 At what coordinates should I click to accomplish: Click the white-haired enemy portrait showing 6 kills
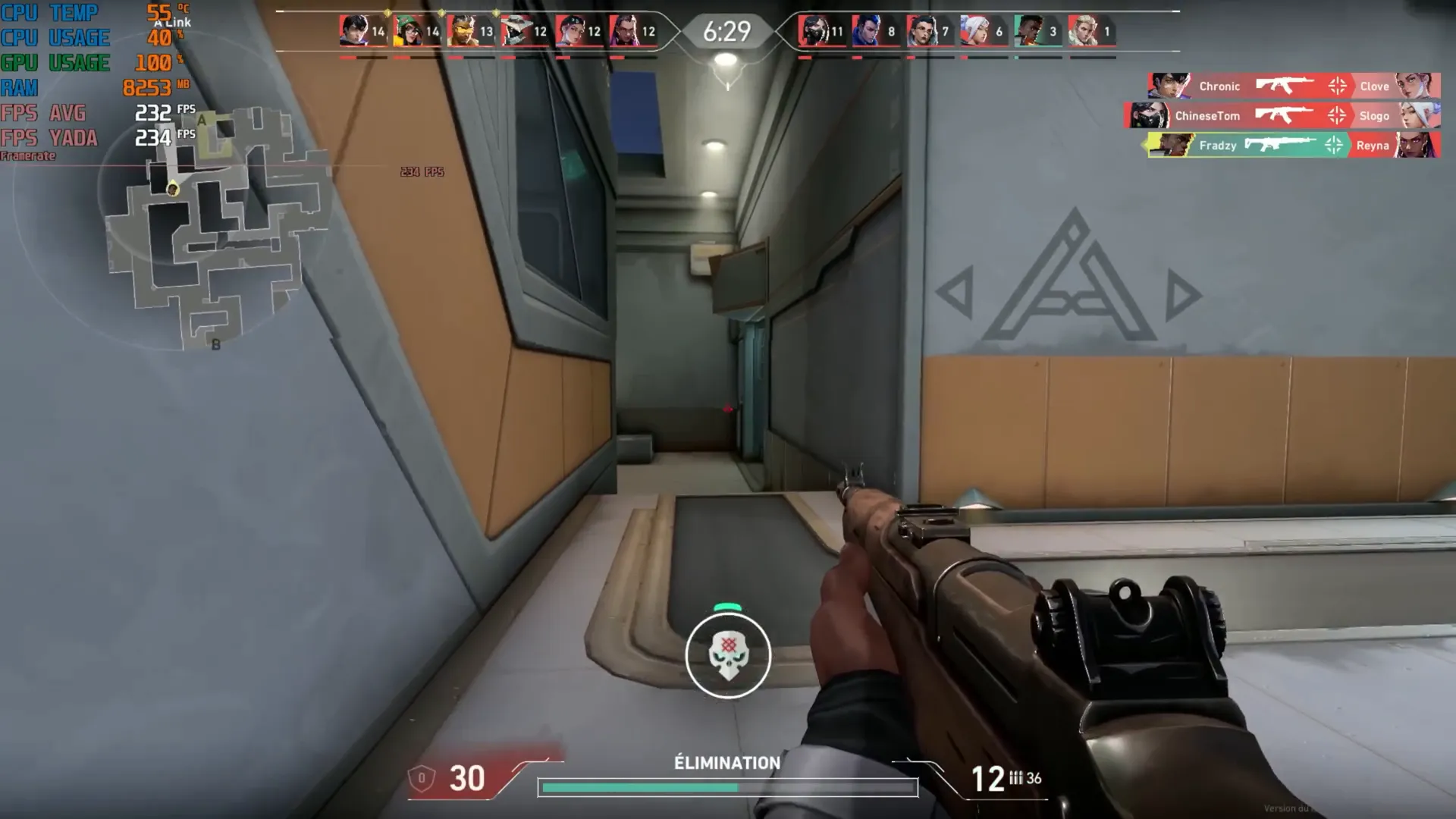pyautogui.click(x=975, y=32)
